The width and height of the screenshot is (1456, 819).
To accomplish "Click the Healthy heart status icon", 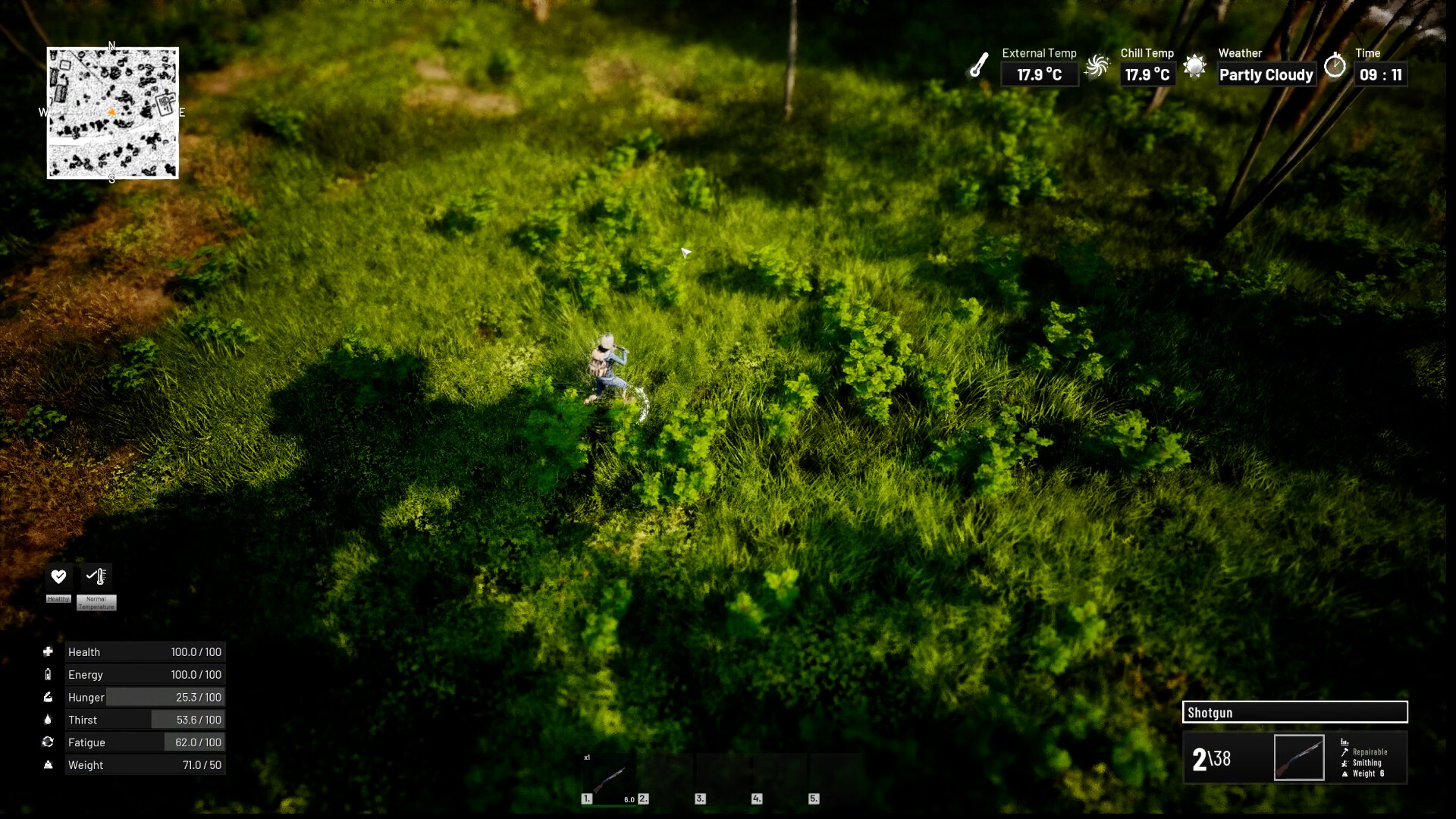I will tap(58, 576).
